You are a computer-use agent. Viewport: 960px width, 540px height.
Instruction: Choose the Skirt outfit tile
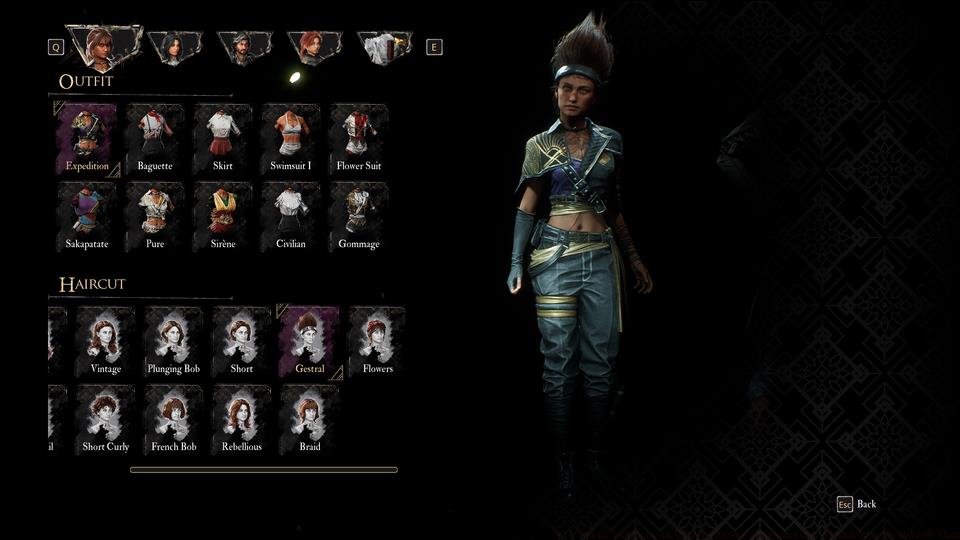pyautogui.click(x=223, y=140)
